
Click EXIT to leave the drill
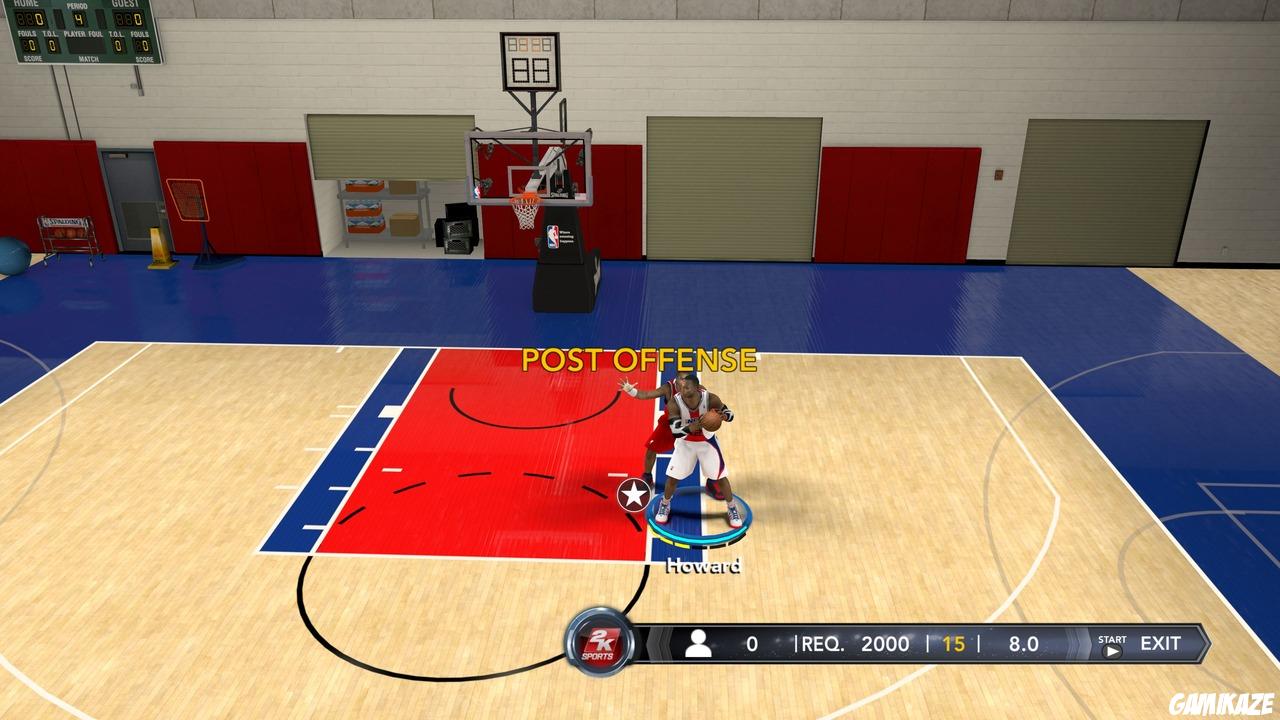tap(1160, 643)
